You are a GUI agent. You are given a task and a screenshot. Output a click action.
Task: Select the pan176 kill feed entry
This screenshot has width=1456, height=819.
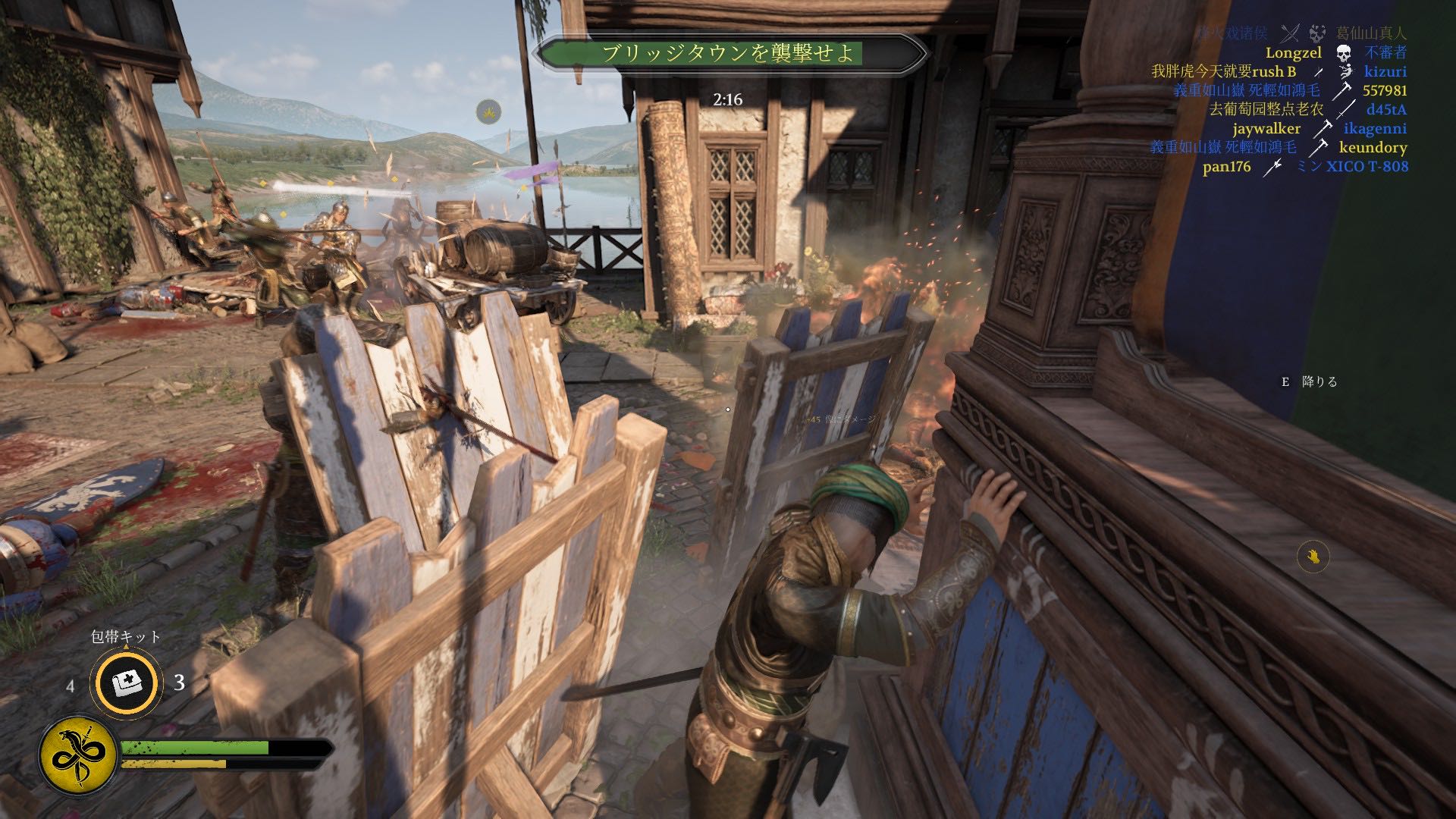point(1305,166)
